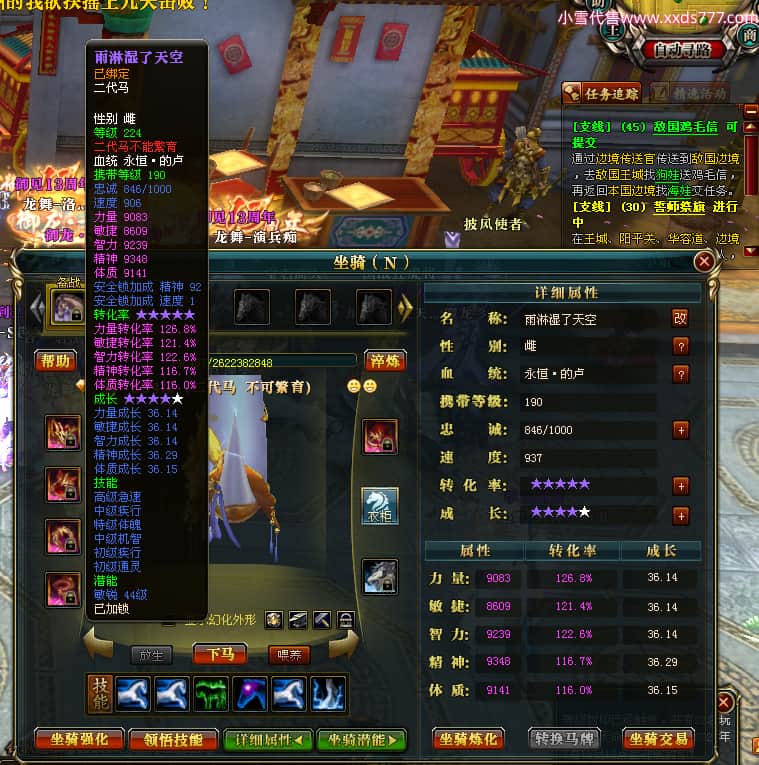Click the 淬炼 tempering button
Image resolution: width=759 pixels, height=765 pixels.
[x=385, y=361]
